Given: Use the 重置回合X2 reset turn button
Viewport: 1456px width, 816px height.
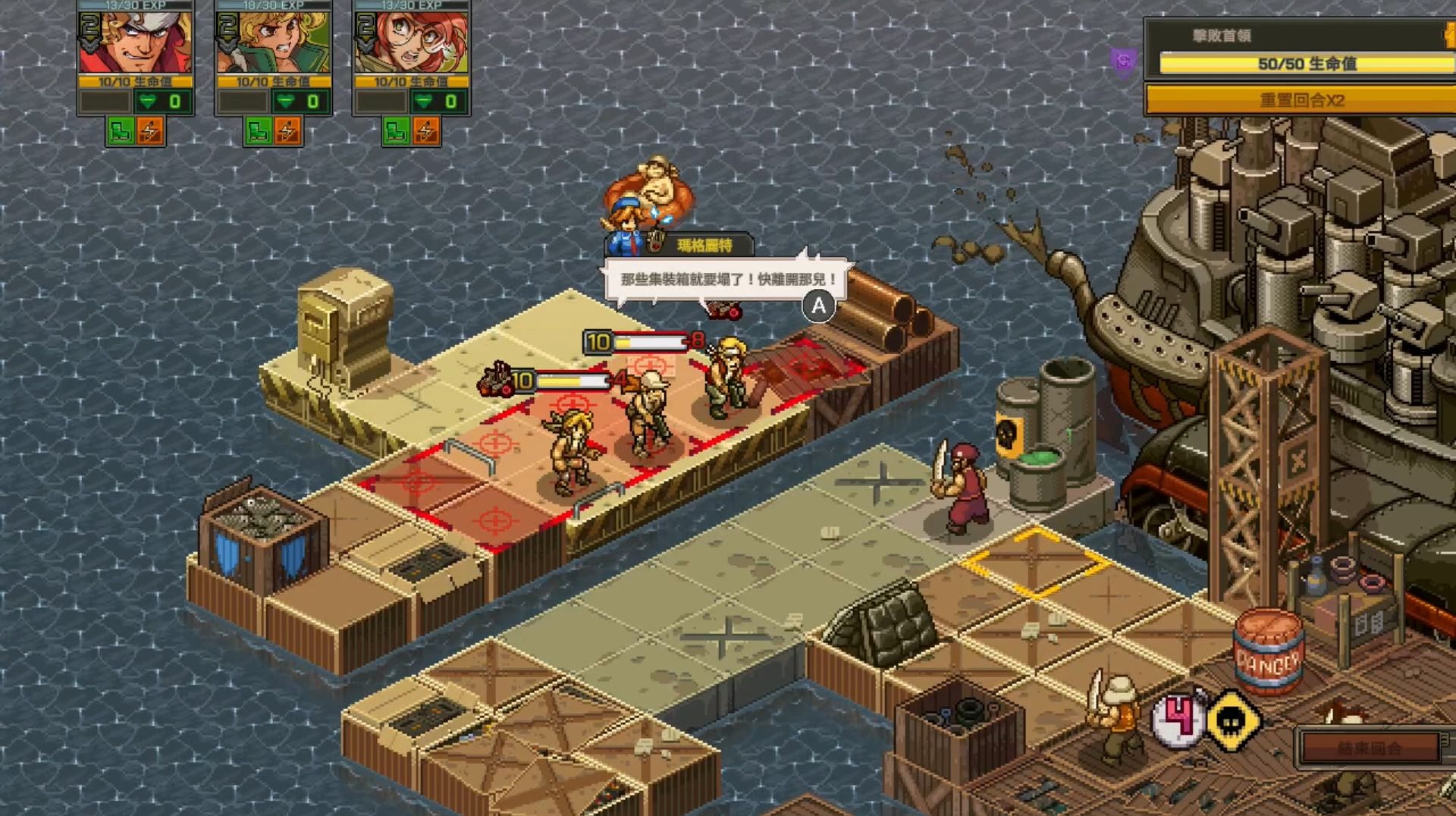Looking at the screenshot, I should pyautogui.click(x=1301, y=100).
